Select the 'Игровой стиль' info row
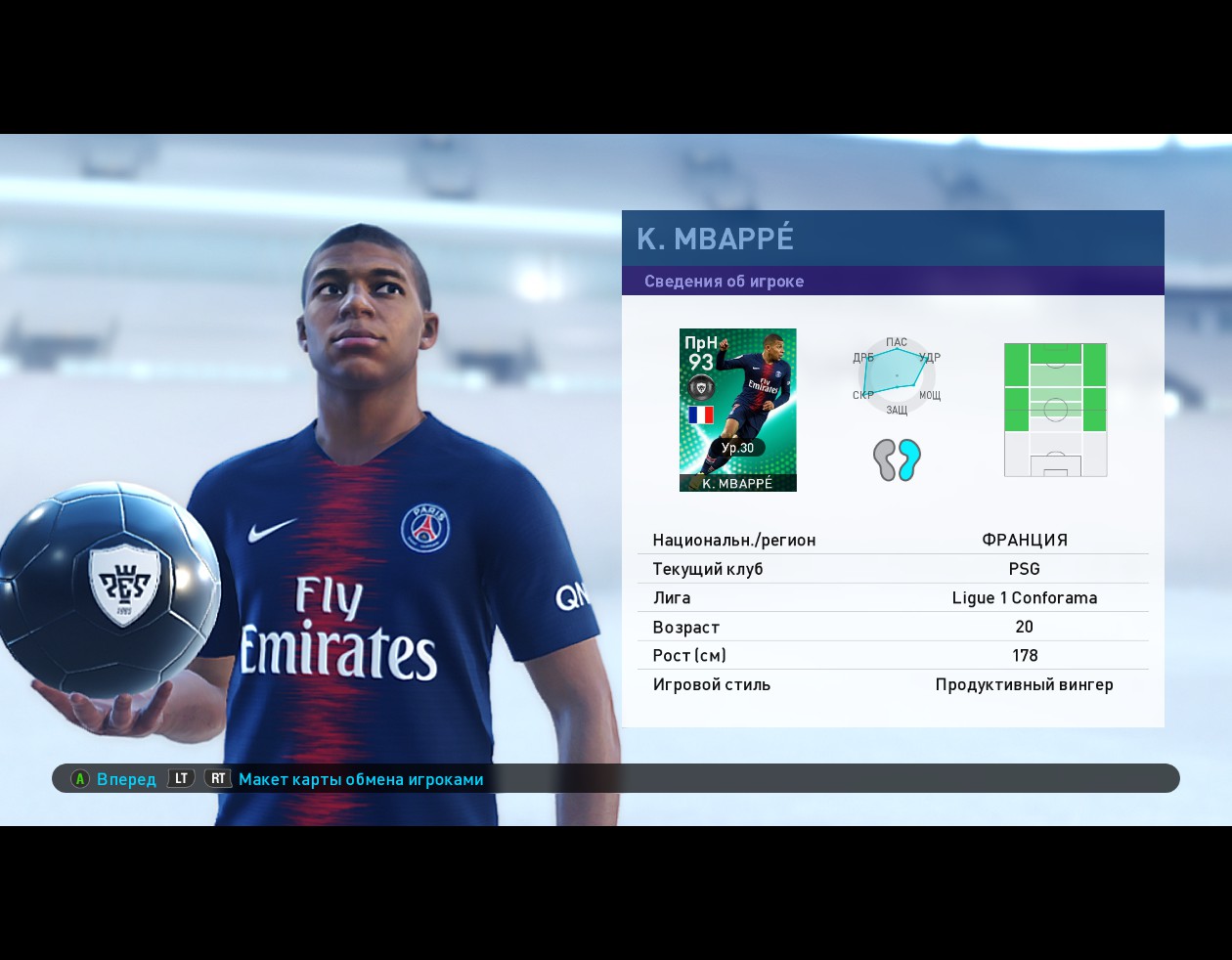The width and height of the screenshot is (1232, 960). tap(892, 684)
